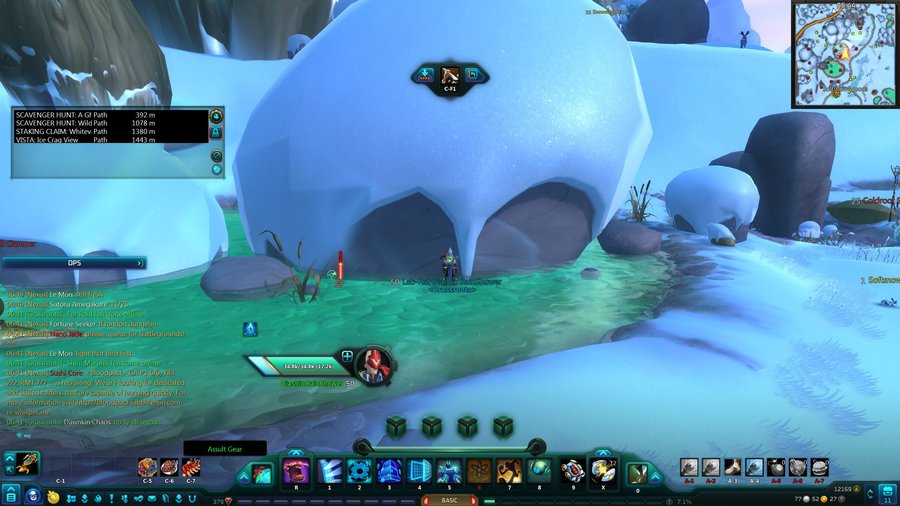Use the consumable in slot C-5
This screenshot has width=900, height=506.
point(147,467)
